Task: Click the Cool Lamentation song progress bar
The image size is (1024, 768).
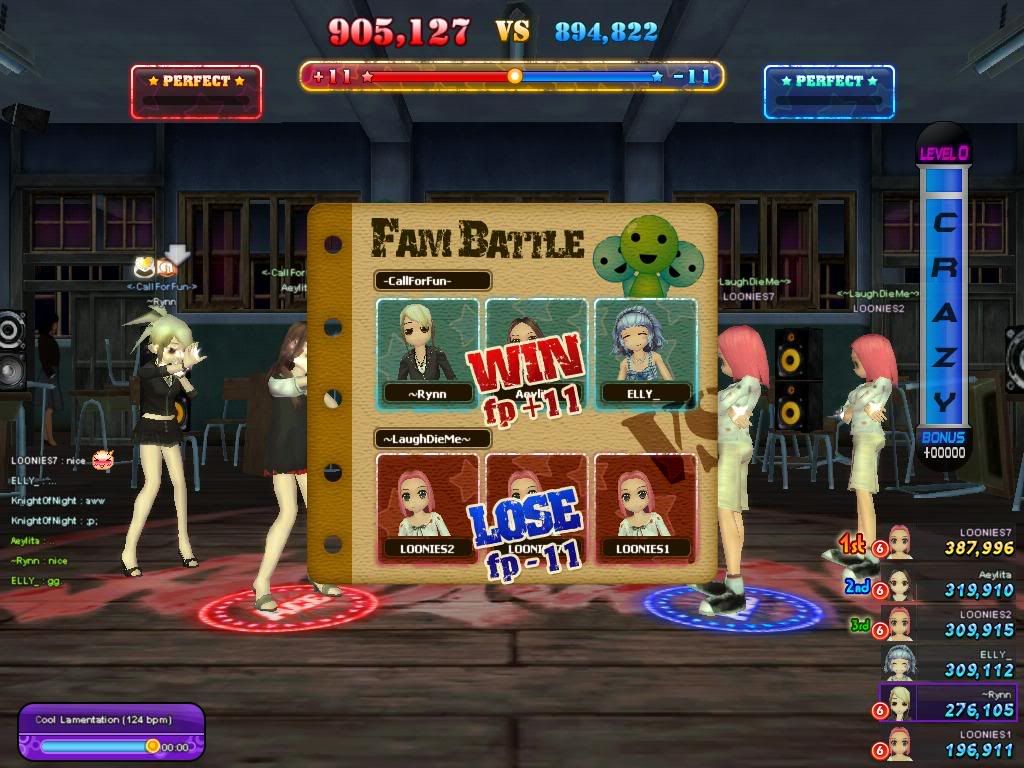Action: [x=100, y=745]
